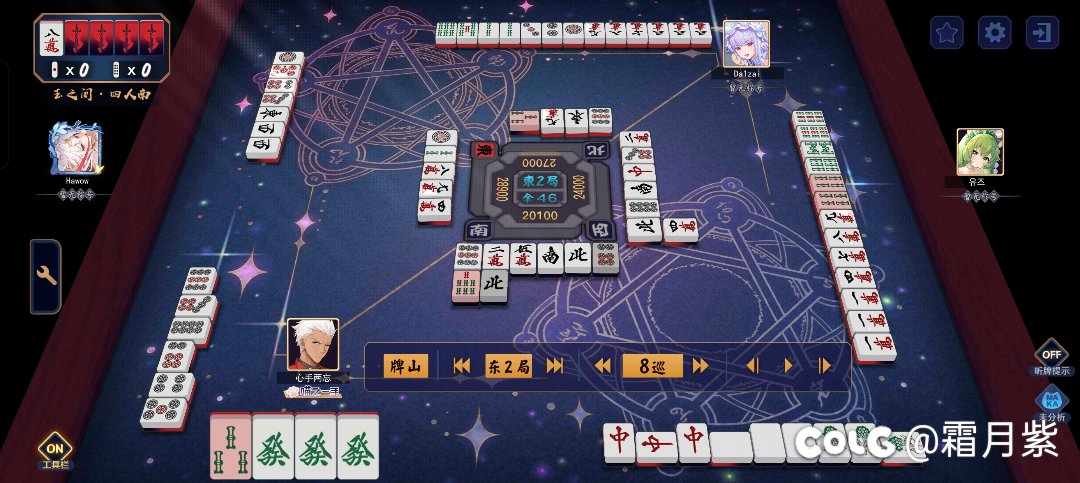This screenshot has height=483, width=1080.
Task: Open settings with the gear icon
Action: point(994,33)
